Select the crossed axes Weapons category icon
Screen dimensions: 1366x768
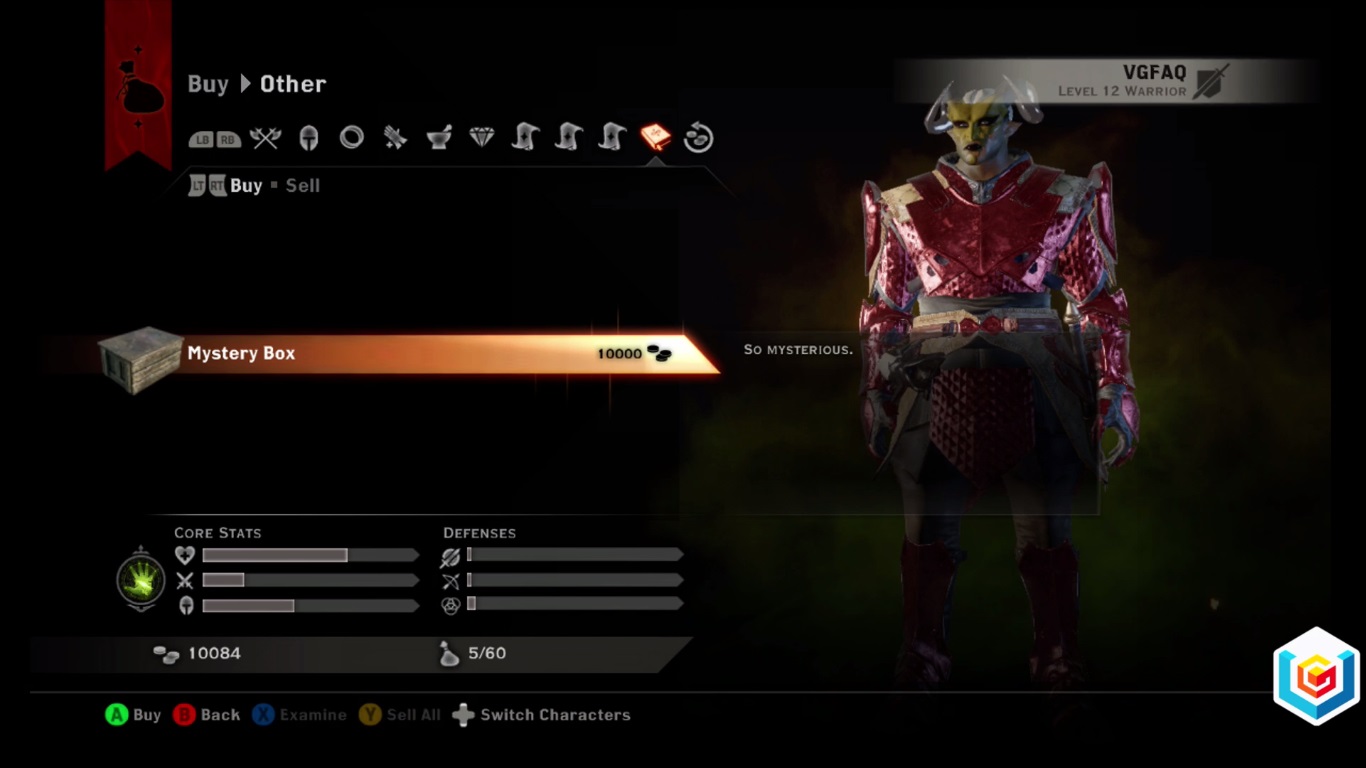click(x=265, y=138)
